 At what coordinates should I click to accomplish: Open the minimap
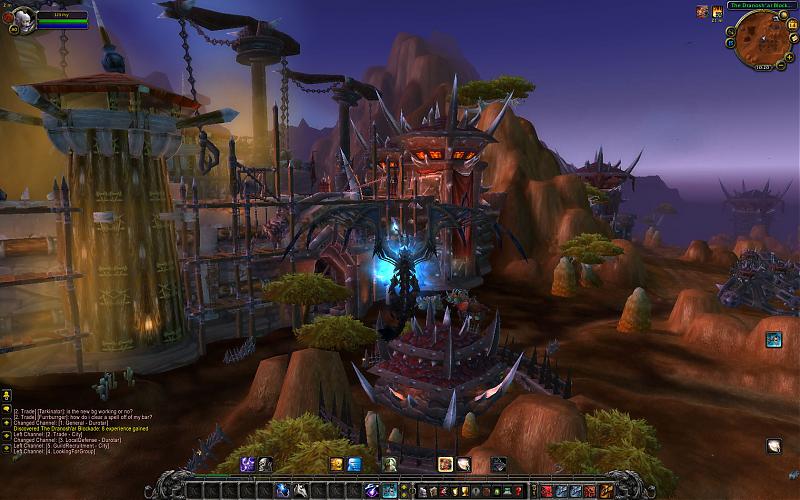point(764,42)
